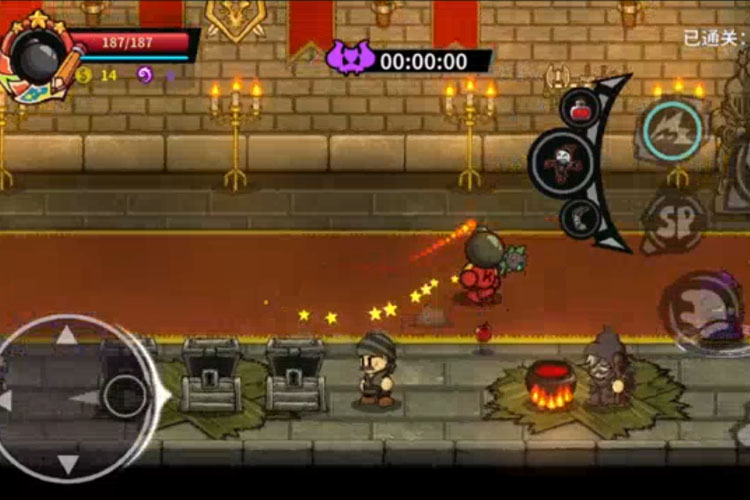Choose the crescent blade item slot
The image size is (750, 500).
coord(580,217)
